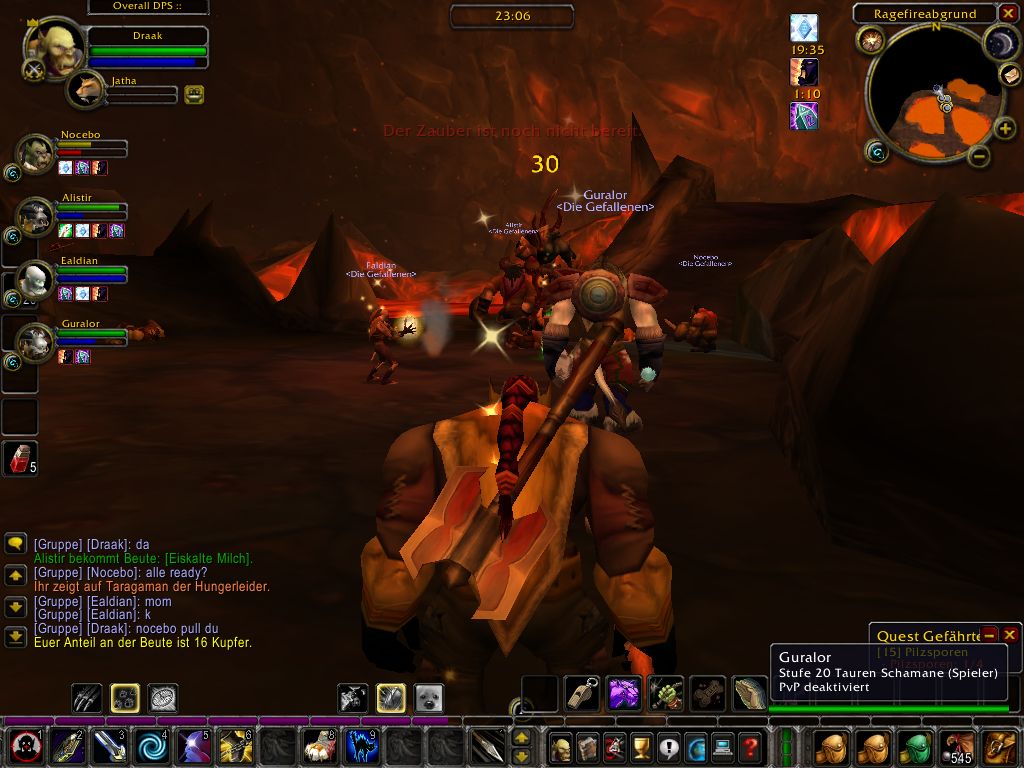
Task: Open the green backpack bag slot
Action: coord(915,747)
